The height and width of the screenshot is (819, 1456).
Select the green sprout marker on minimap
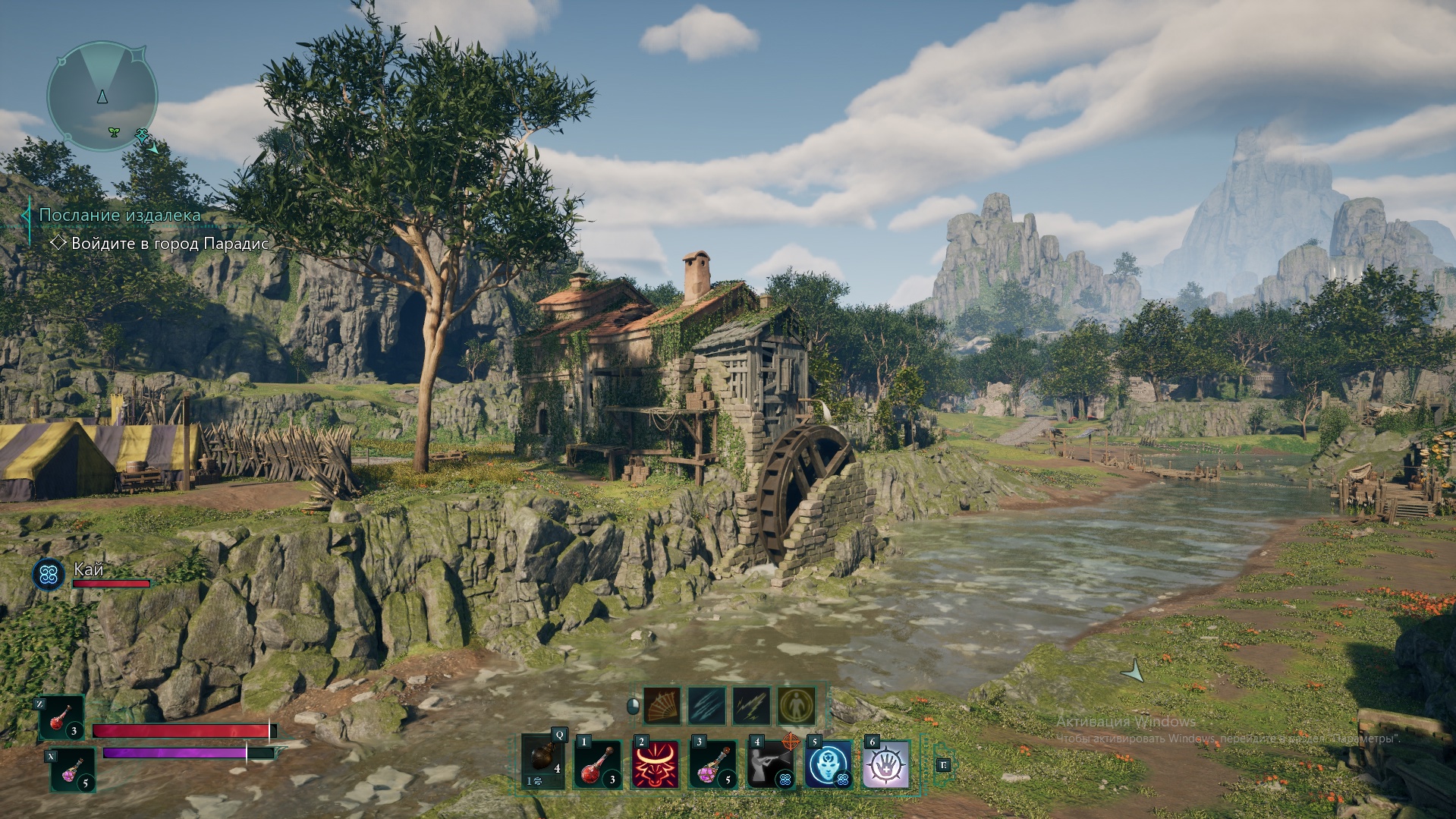(114, 132)
